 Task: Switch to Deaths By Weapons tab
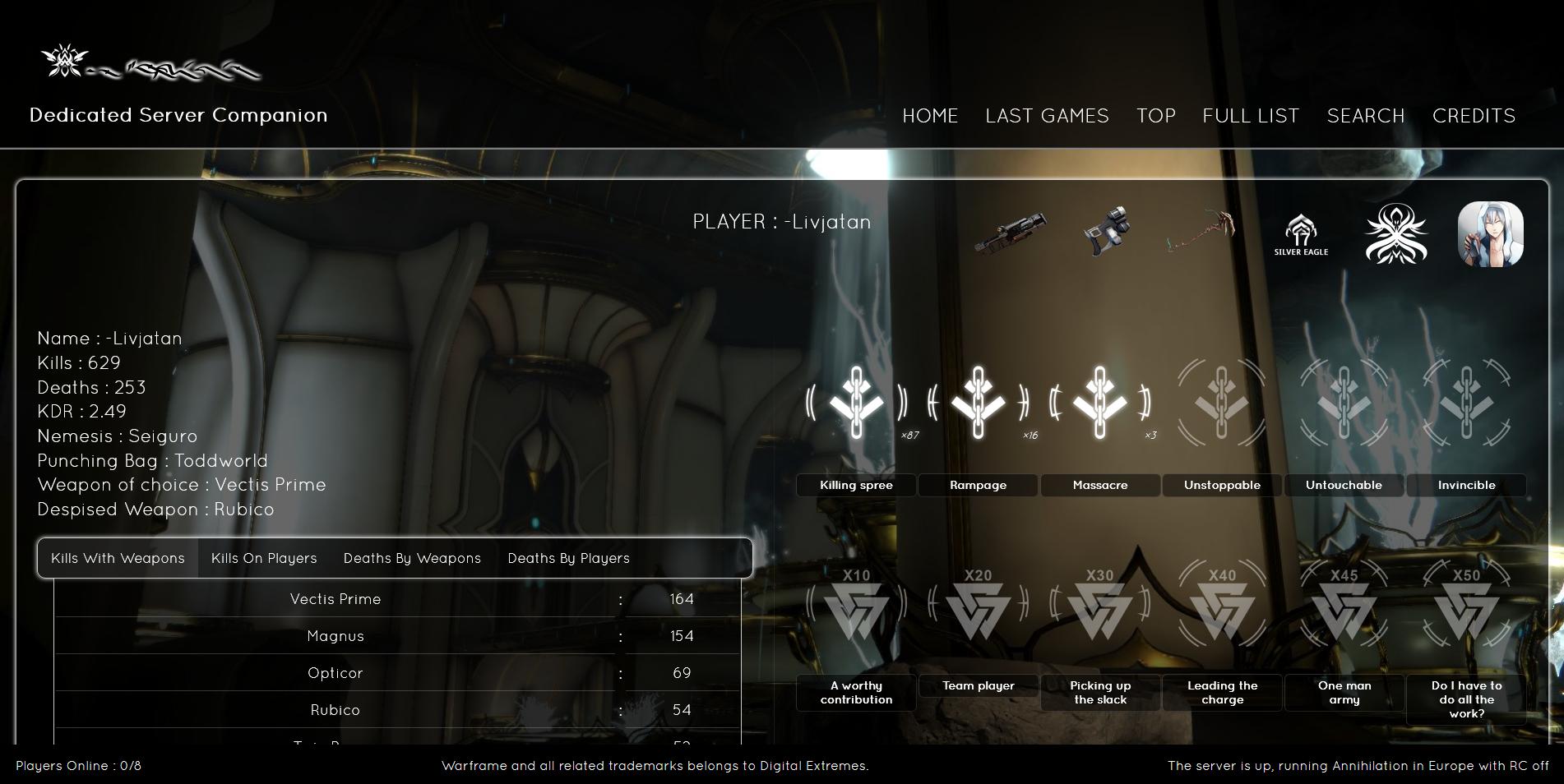tap(412, 559)
